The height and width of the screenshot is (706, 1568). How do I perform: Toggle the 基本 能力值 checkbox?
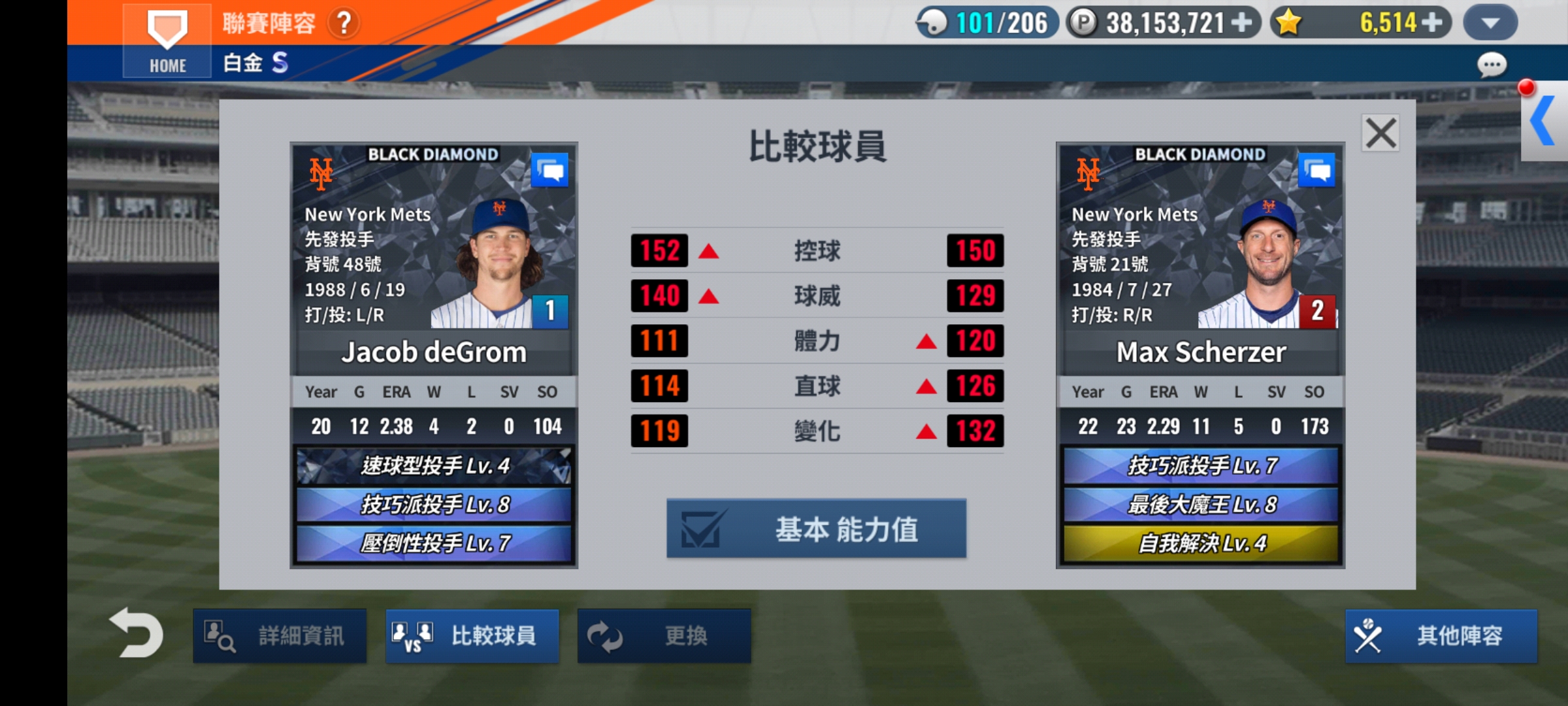click(x=701, y=529)
